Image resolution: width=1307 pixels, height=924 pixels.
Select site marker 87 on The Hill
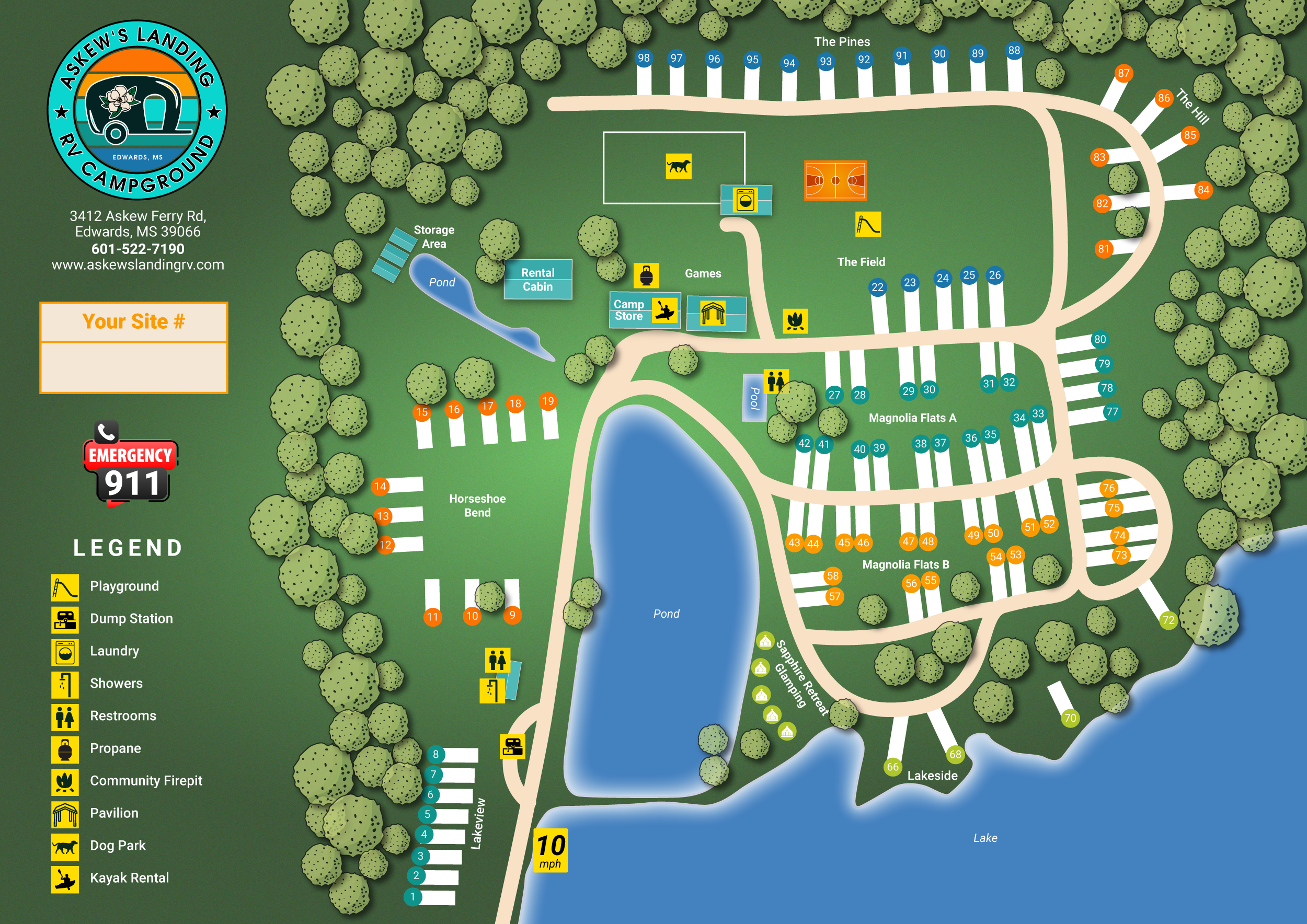[x=1123, y=73]
